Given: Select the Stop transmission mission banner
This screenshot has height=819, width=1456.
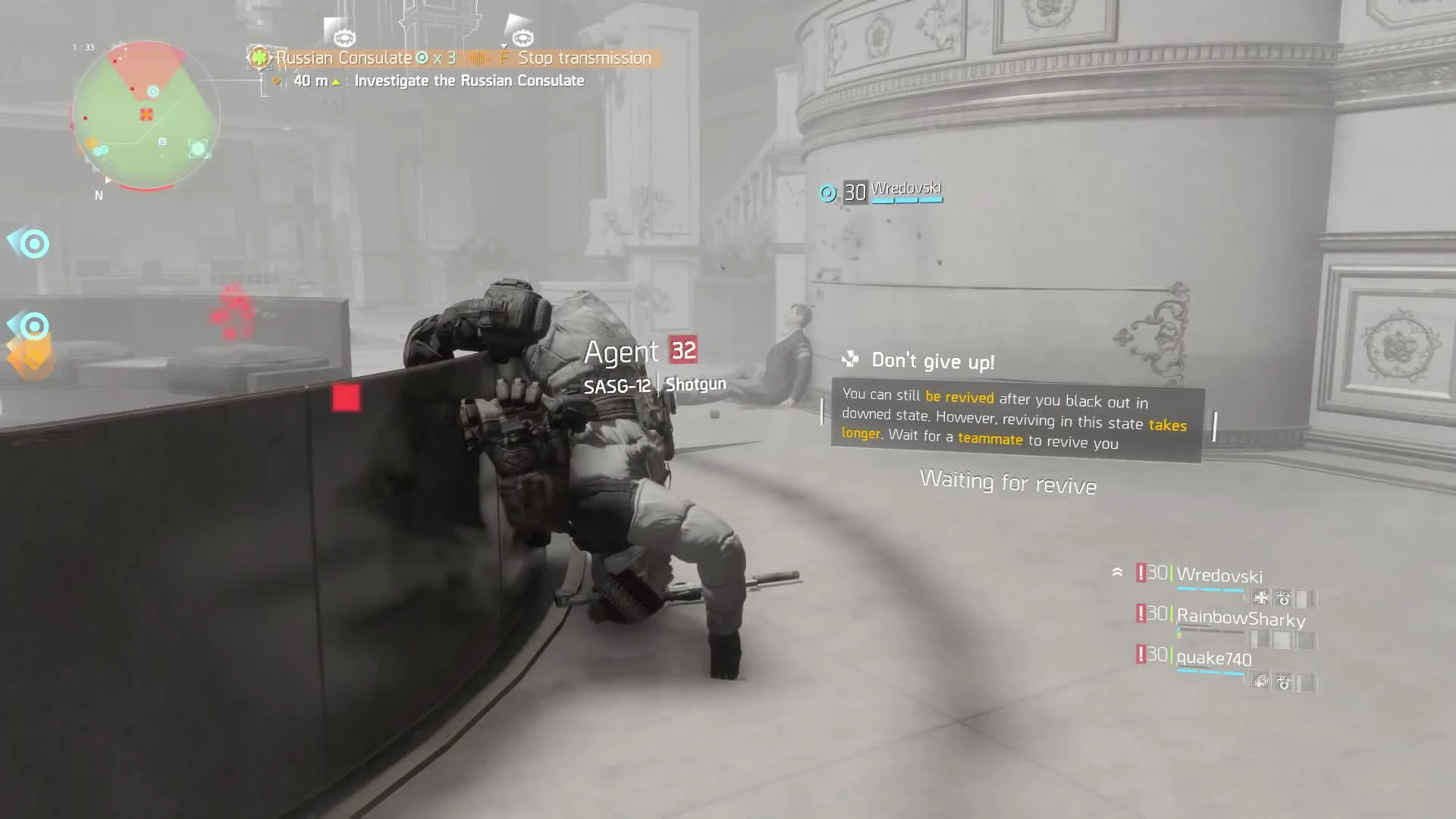Looking at the screenshot, I should [x=584, y=58].
